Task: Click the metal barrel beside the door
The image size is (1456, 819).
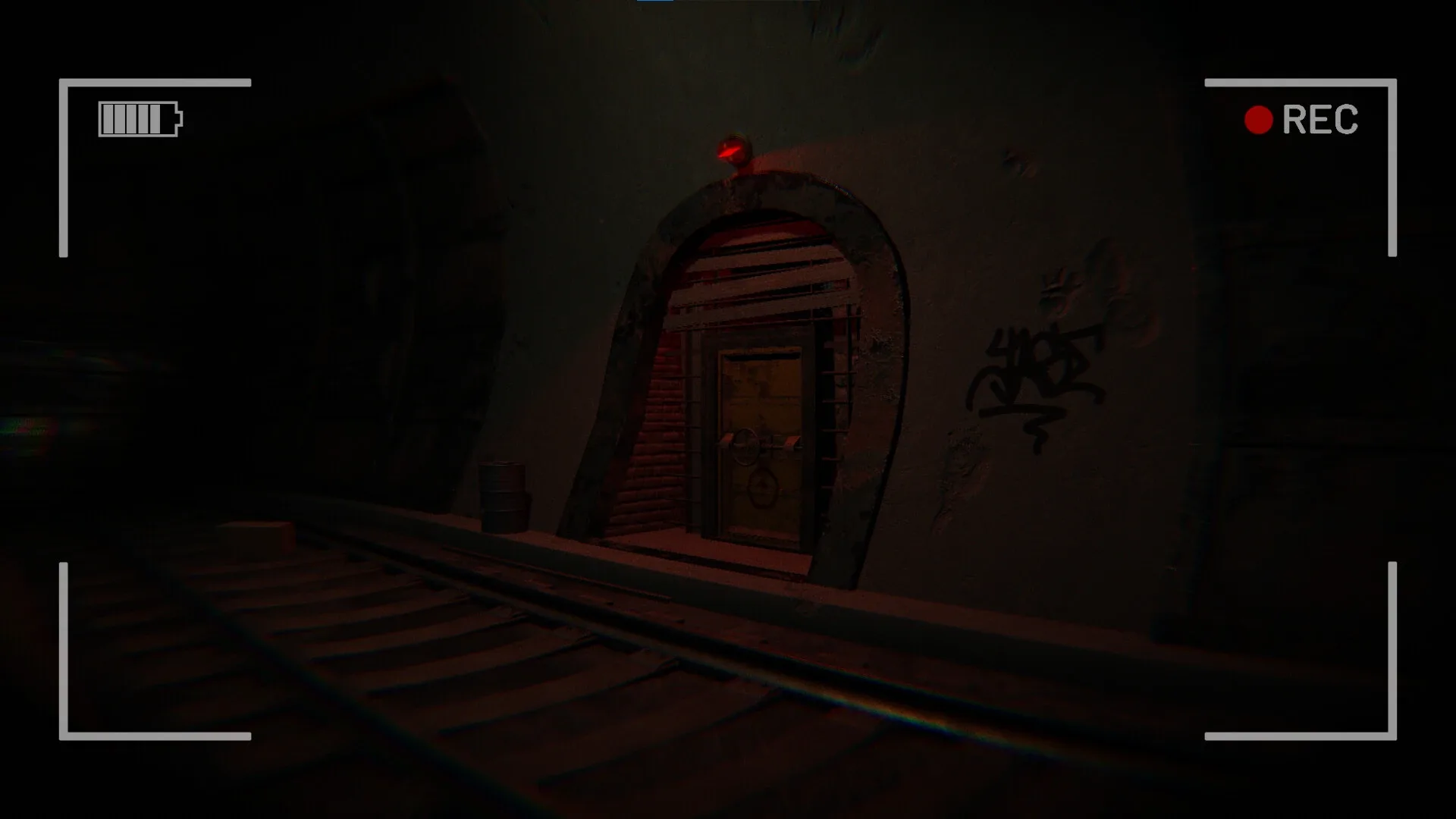Action: [x=501, y=497]
